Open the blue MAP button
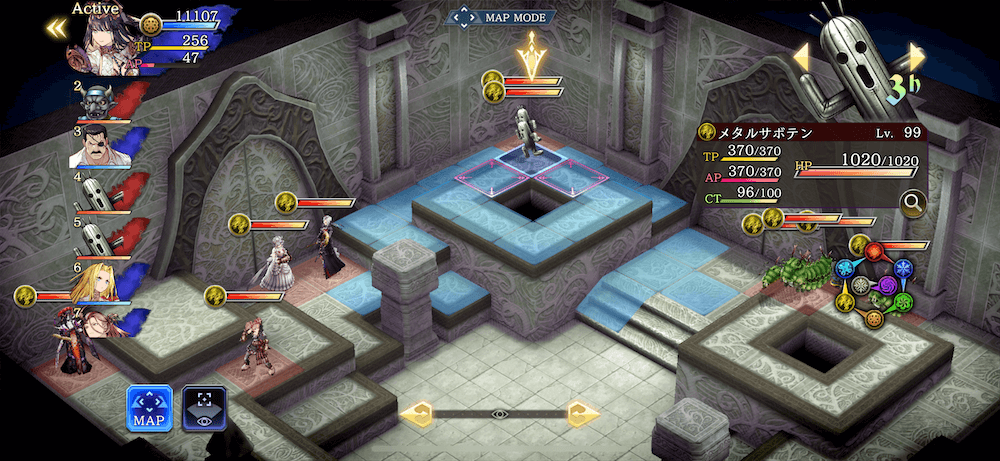Image resolution: width=1000 pixels, height=461 pixels. click(x=149, y=408)
